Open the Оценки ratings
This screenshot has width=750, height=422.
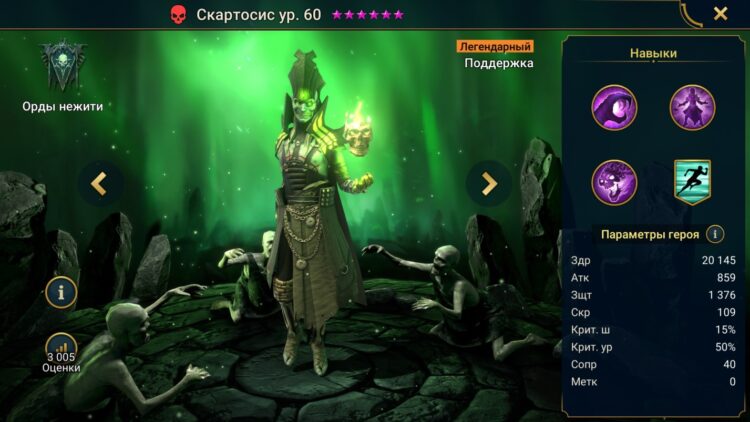coord(61,352)
